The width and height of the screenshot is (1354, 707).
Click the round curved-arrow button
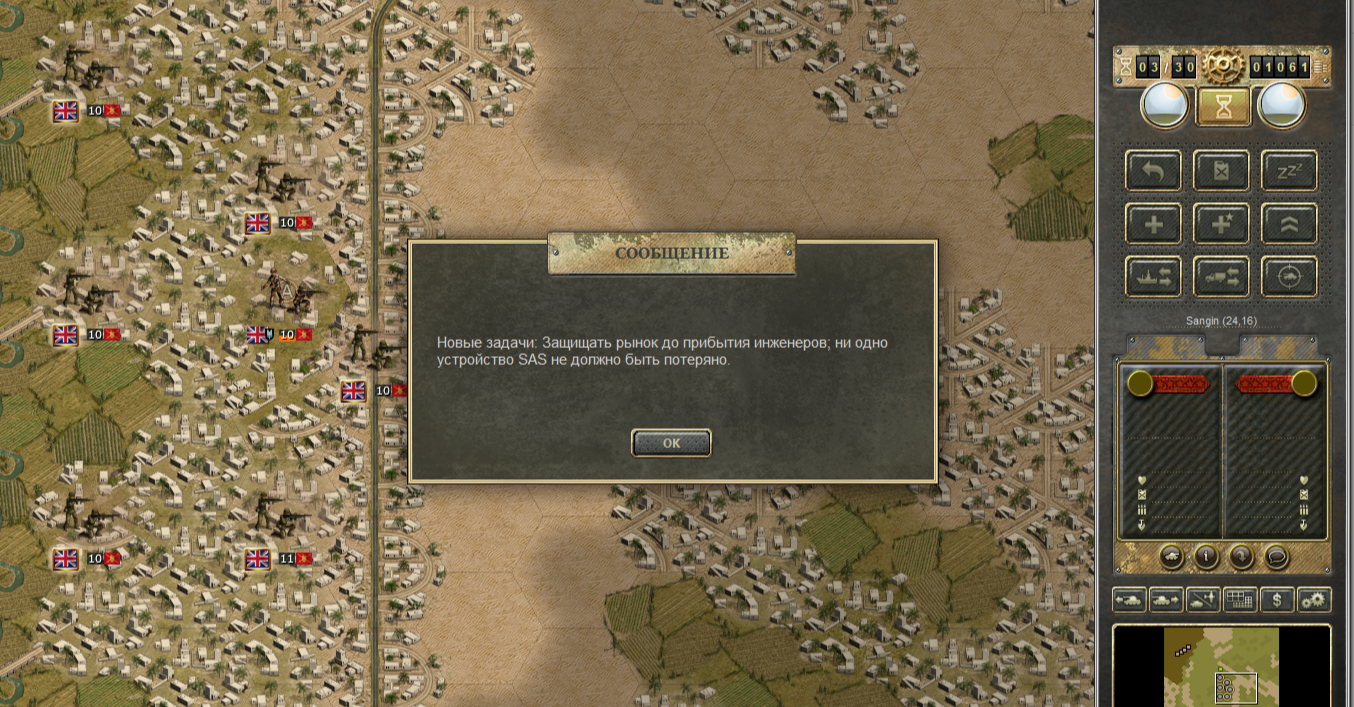point(1241,556)
